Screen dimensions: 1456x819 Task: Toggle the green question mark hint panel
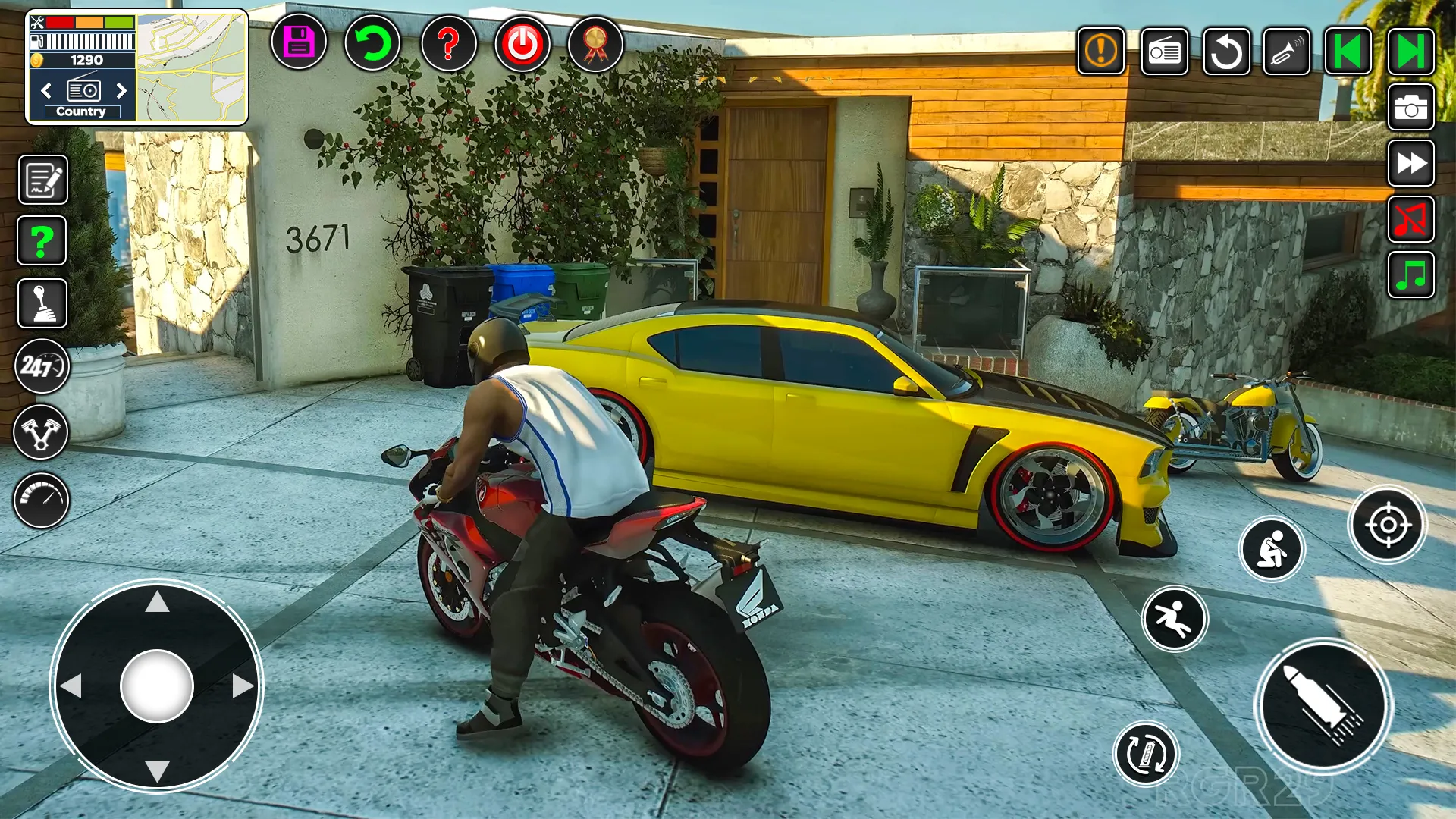[x=42, y=241]
